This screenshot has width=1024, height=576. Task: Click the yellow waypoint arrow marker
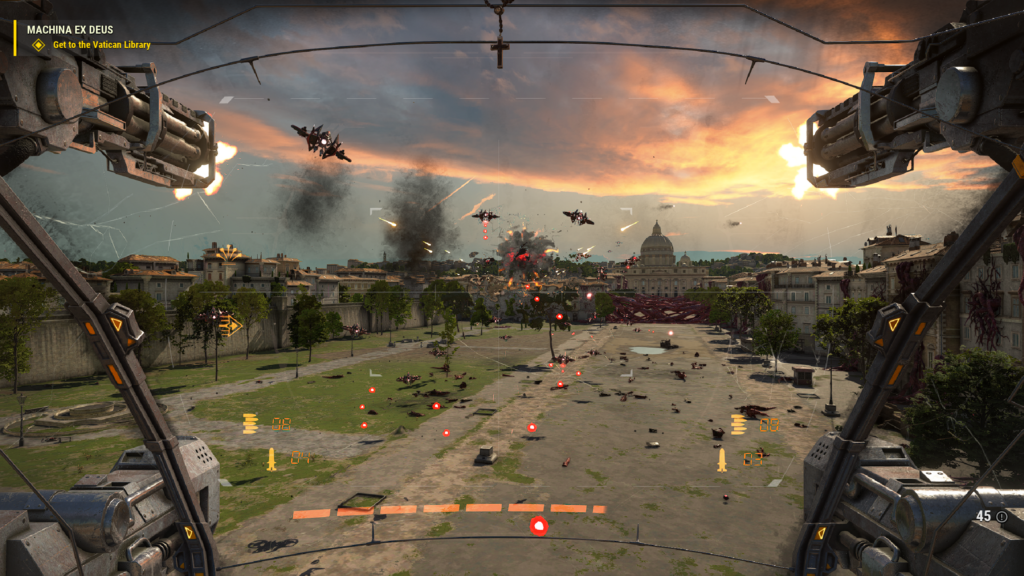tap(231, 324)
